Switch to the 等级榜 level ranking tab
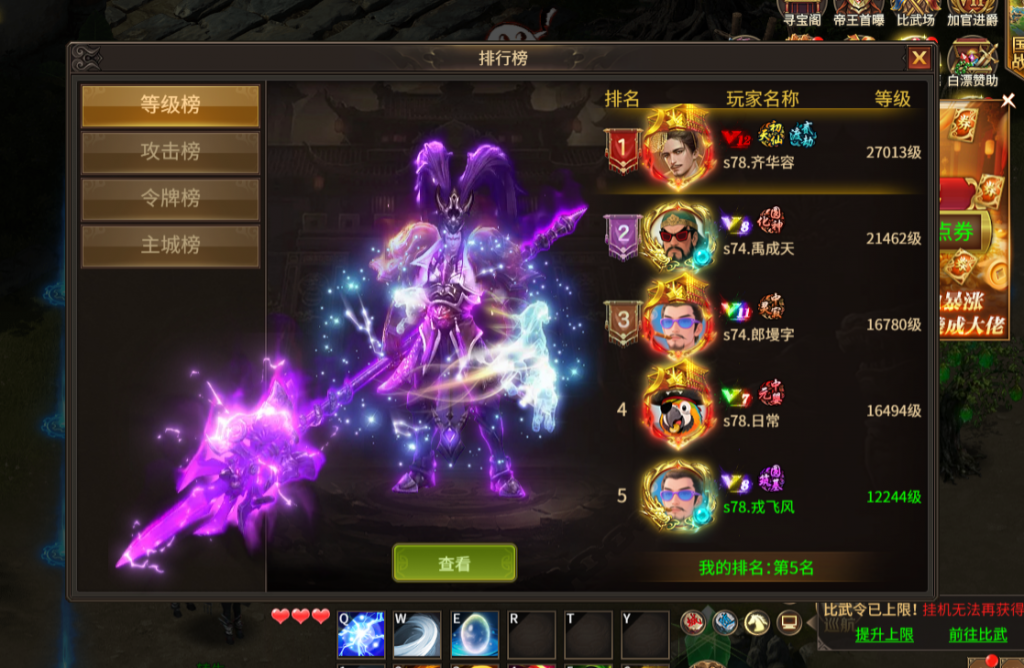Screen dimensions: 1024x668 tap(170, 105)
